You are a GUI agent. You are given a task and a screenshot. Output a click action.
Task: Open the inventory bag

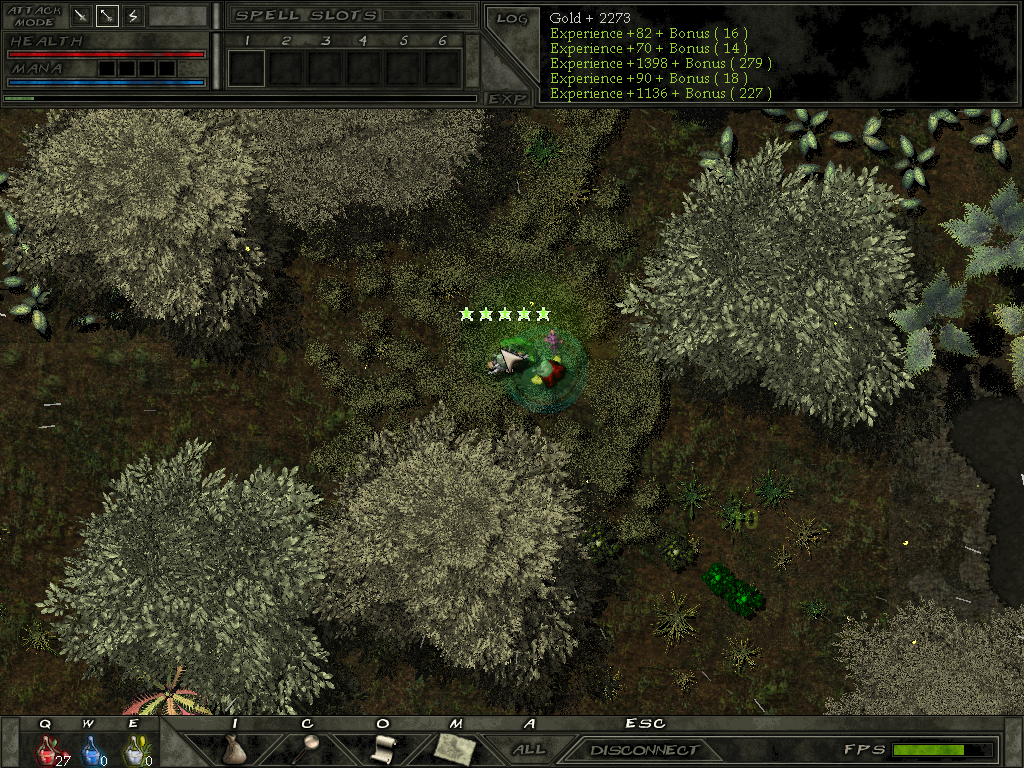click(x=235, y=749)
